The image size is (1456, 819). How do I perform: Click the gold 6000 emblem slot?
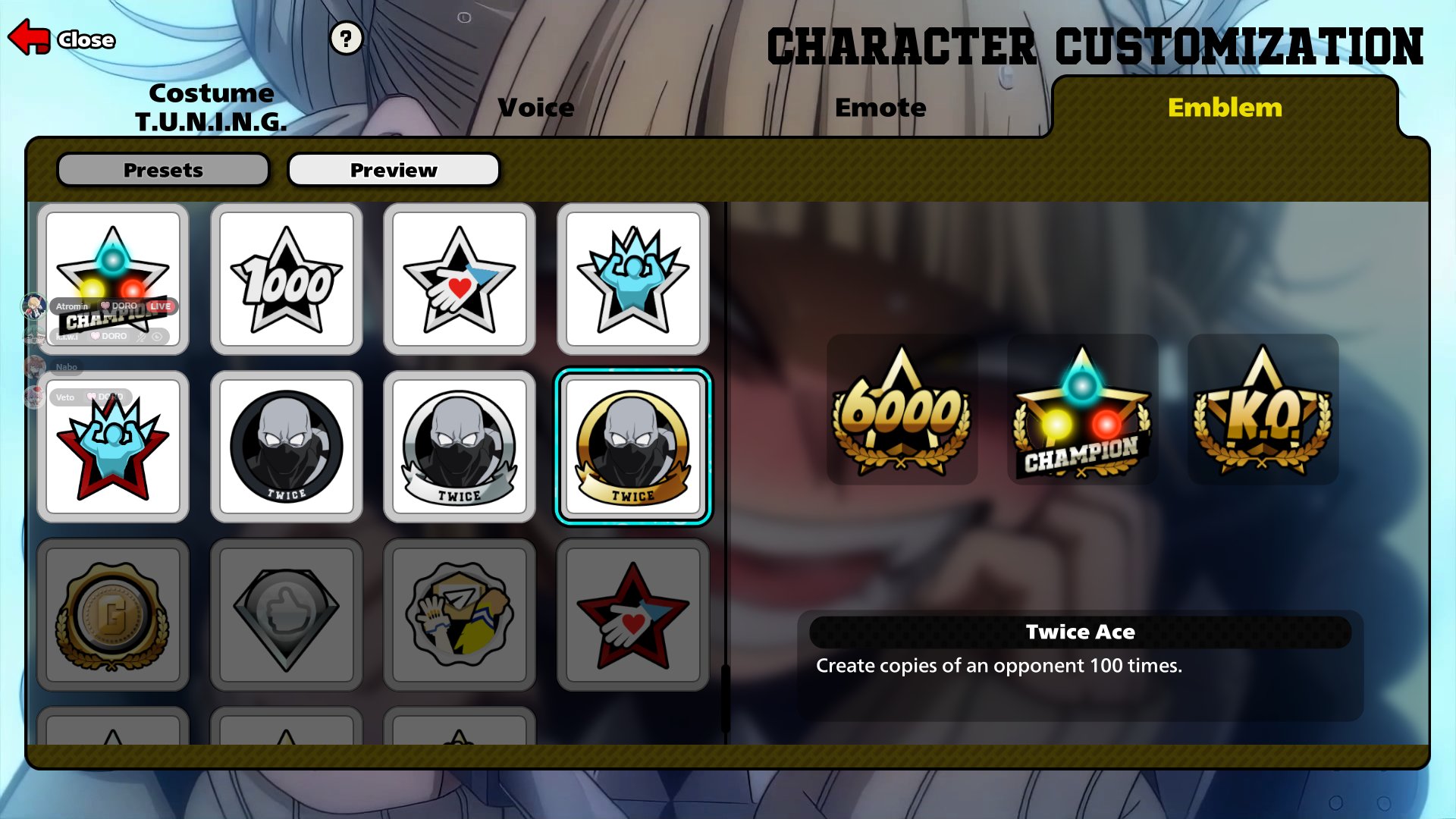click(x=902, y=409)
